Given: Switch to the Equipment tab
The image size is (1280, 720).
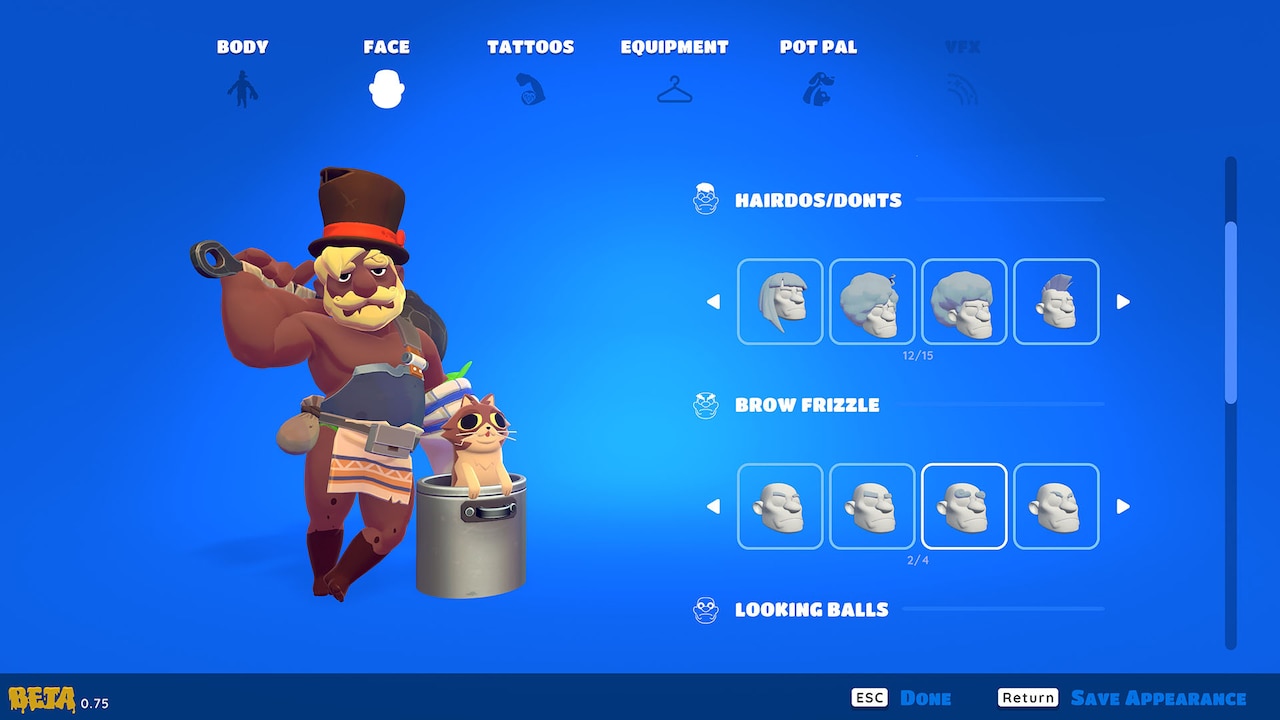Looking at the screenshot, I should (674, 46).
